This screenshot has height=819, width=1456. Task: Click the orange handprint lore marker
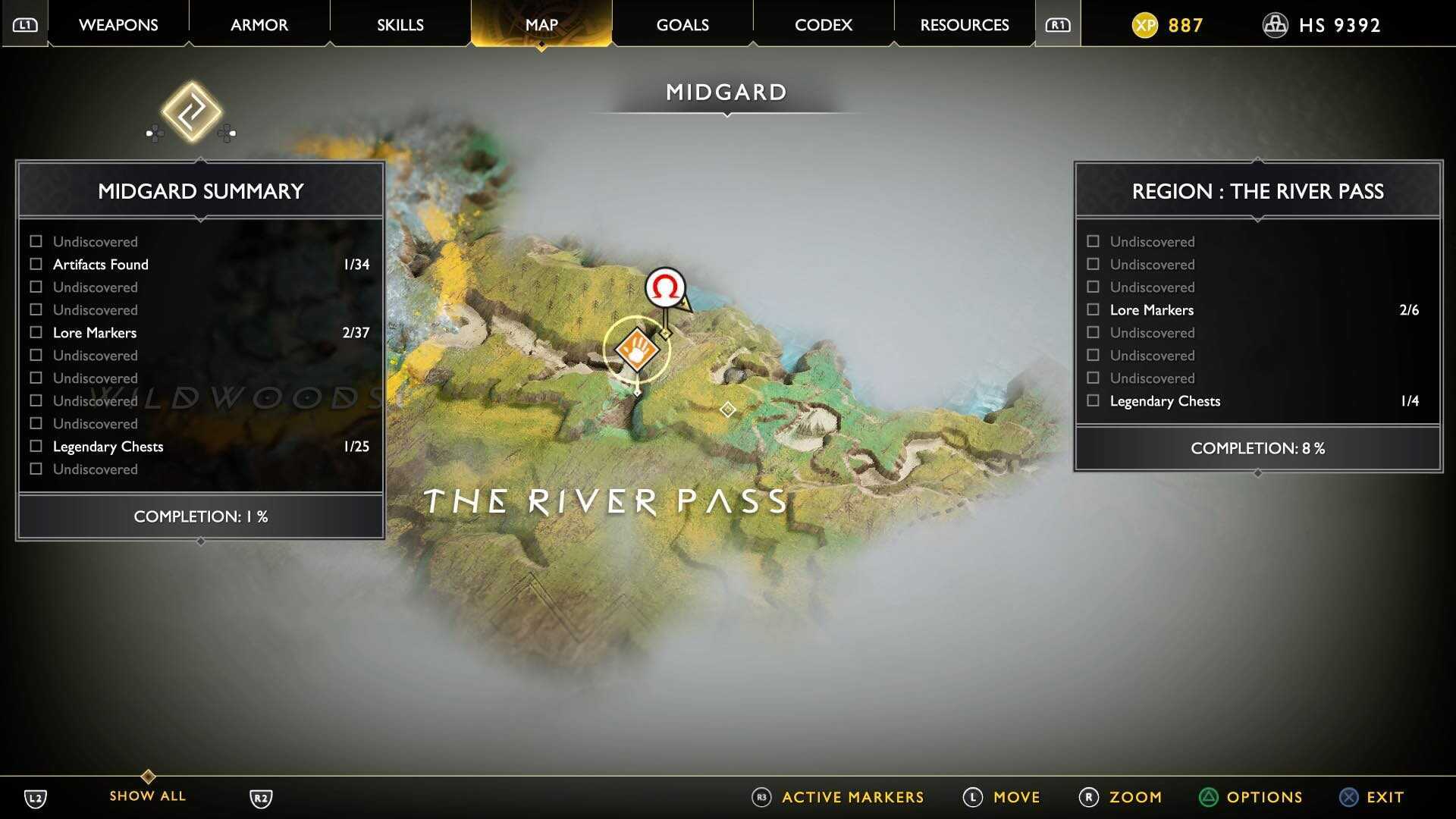[x=637, y=350]
